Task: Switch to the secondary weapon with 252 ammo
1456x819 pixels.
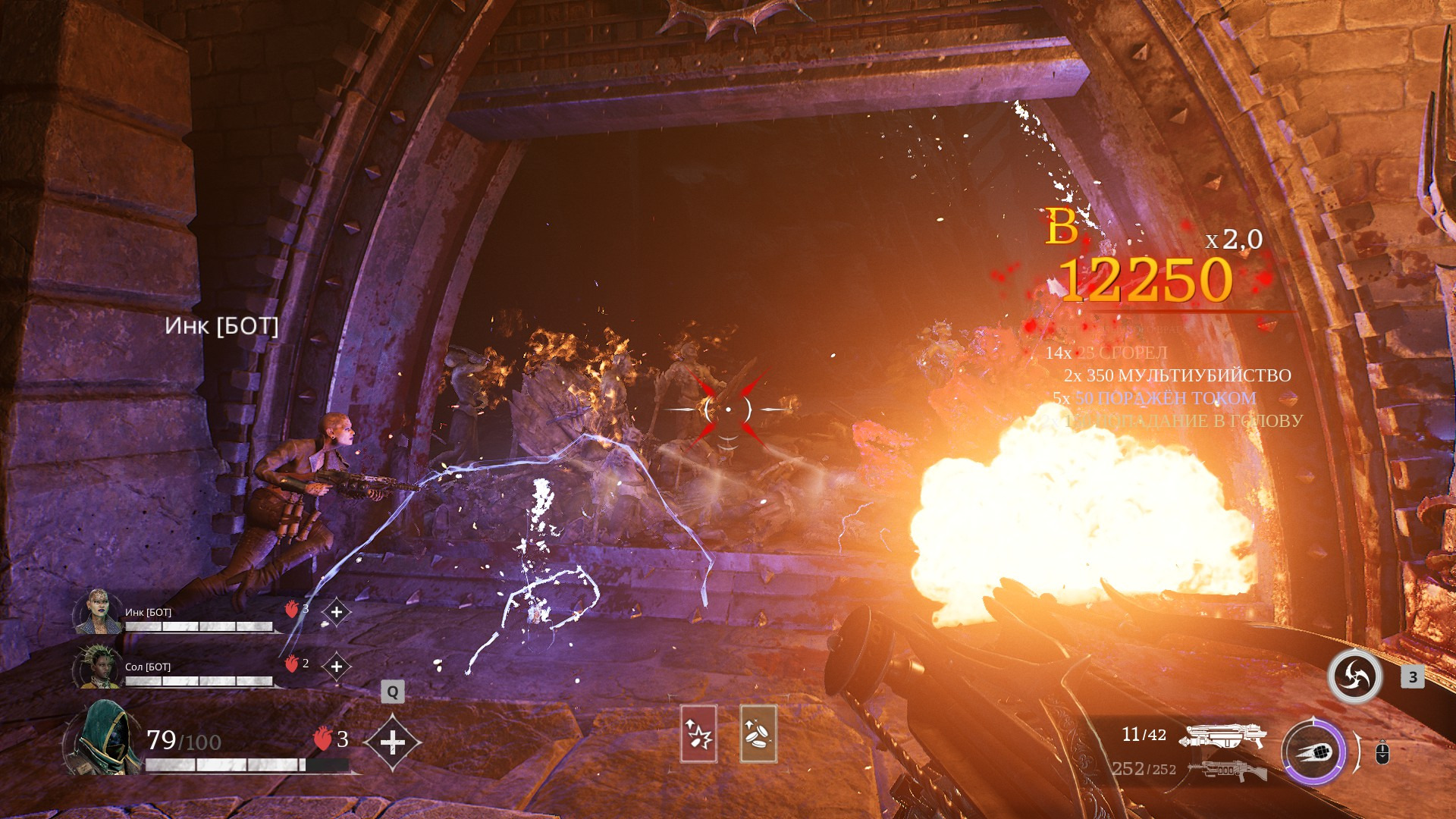Action: click(x=1227, y=770)
